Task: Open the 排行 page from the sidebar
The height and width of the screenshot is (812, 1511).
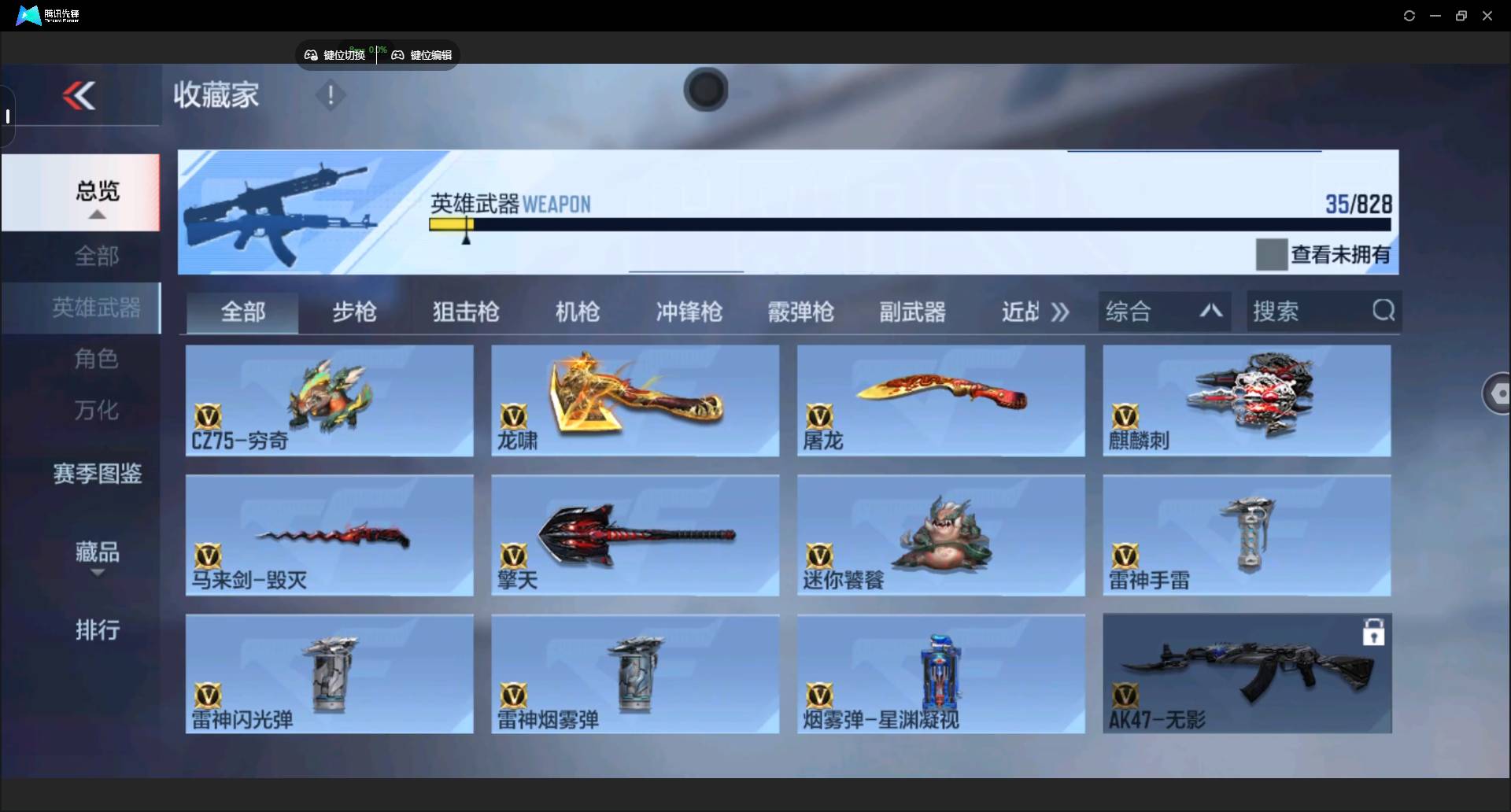Action: (96, 630)
